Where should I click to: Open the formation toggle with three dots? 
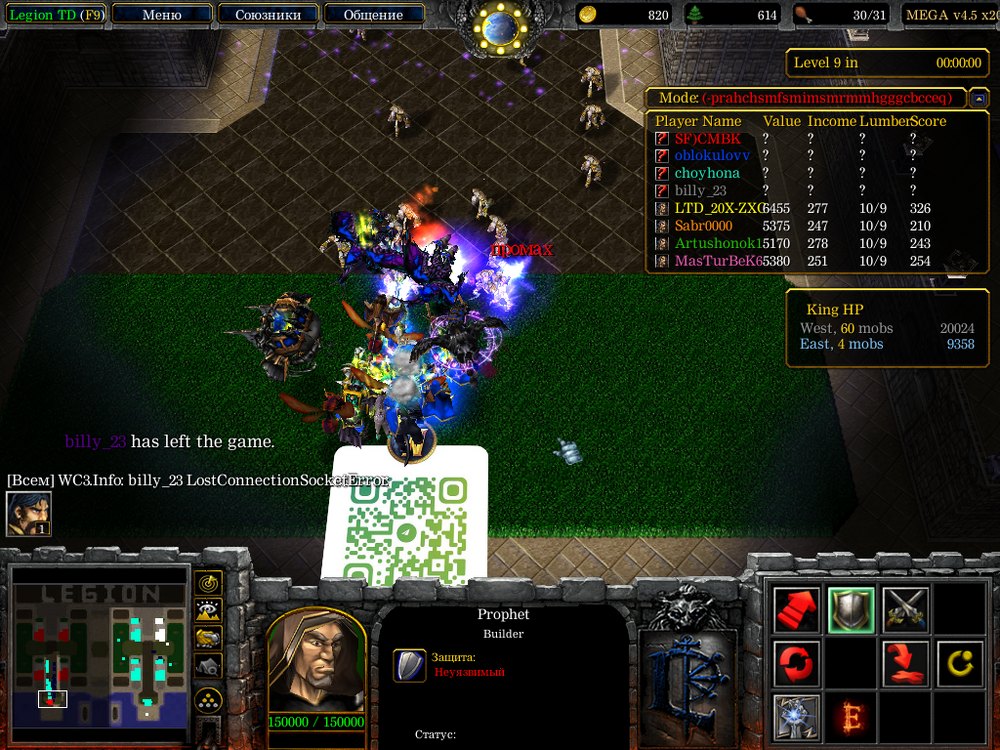[x=208, y=698]
